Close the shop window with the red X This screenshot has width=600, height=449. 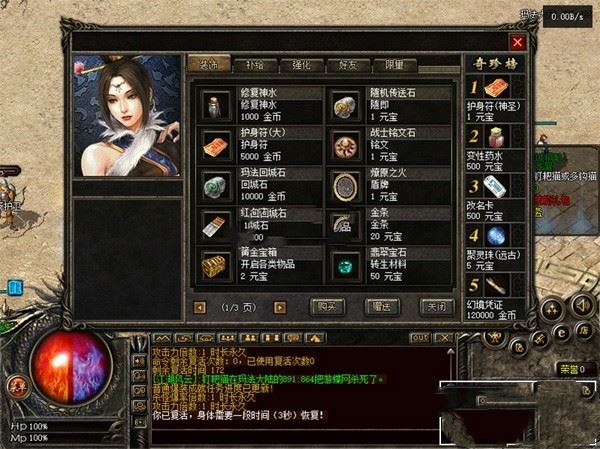click(x=517, y=42)
